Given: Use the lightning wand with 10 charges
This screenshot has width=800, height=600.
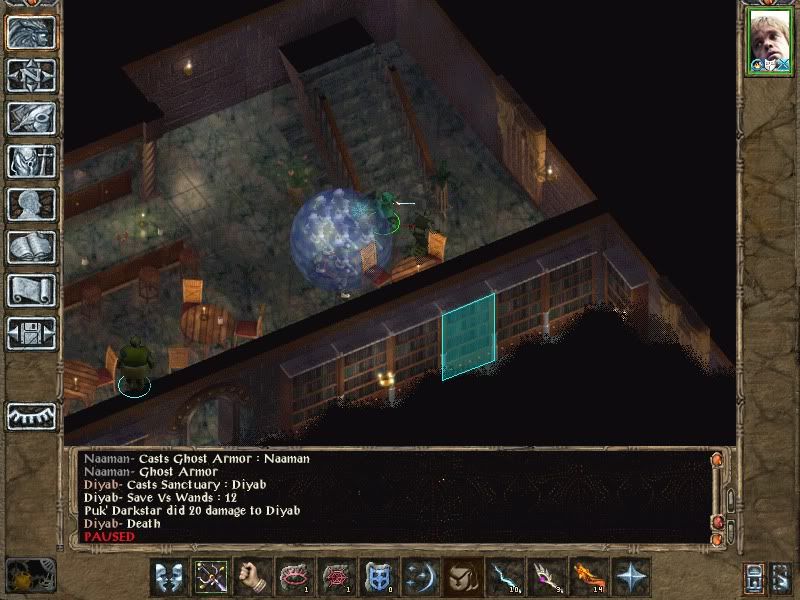Looking at the screenshot, I should point(505,577).
